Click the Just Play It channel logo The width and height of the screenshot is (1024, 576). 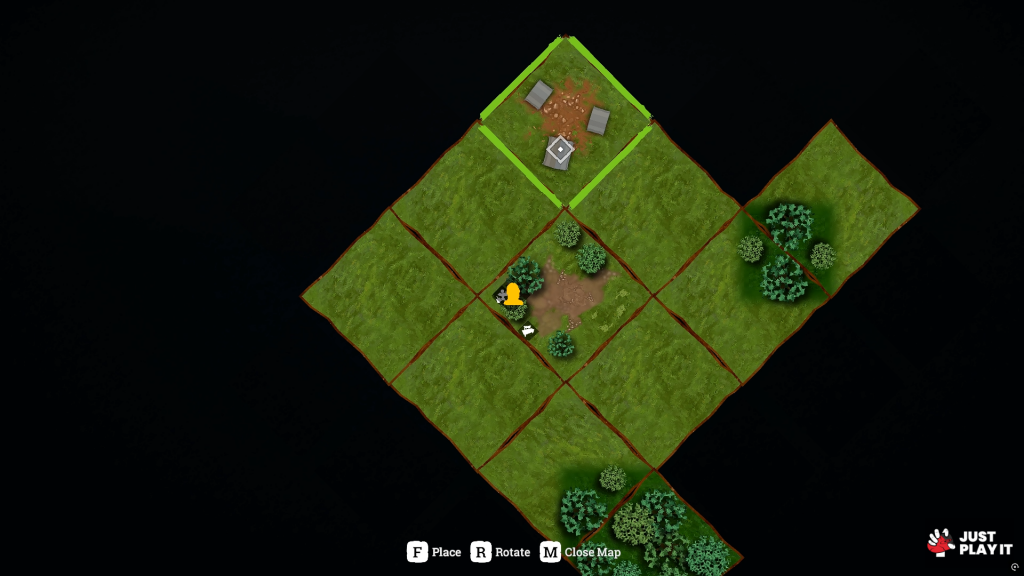point(969,543)
